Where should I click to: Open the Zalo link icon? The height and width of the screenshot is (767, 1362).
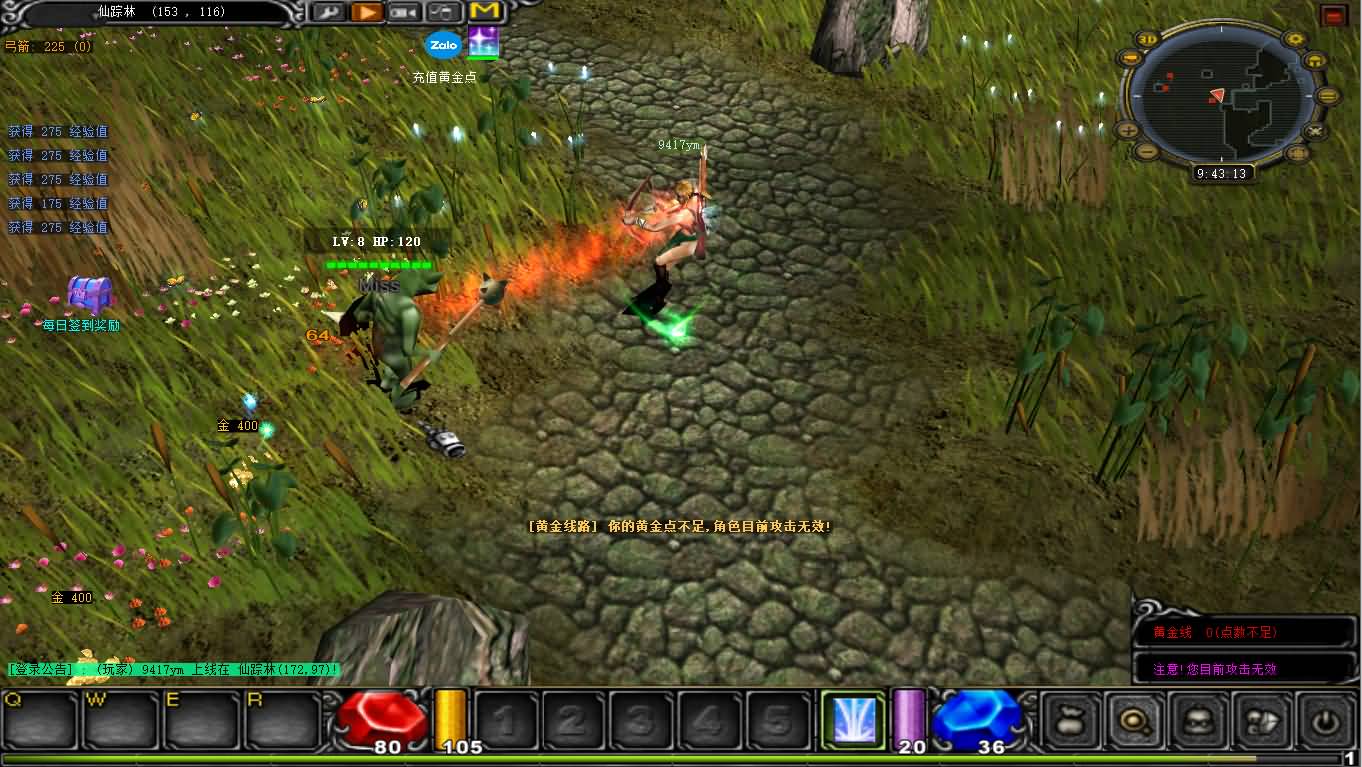click(442, 45)
